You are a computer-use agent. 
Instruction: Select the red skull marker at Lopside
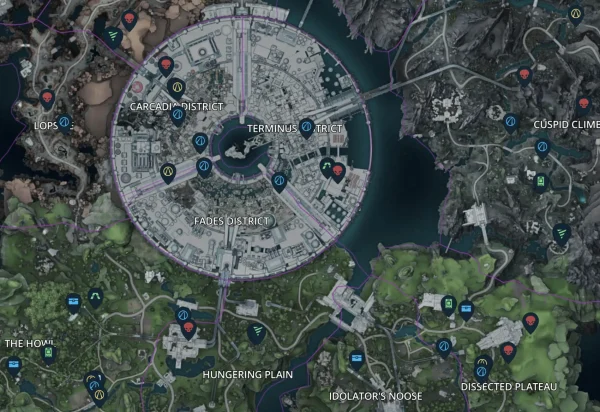46,98
